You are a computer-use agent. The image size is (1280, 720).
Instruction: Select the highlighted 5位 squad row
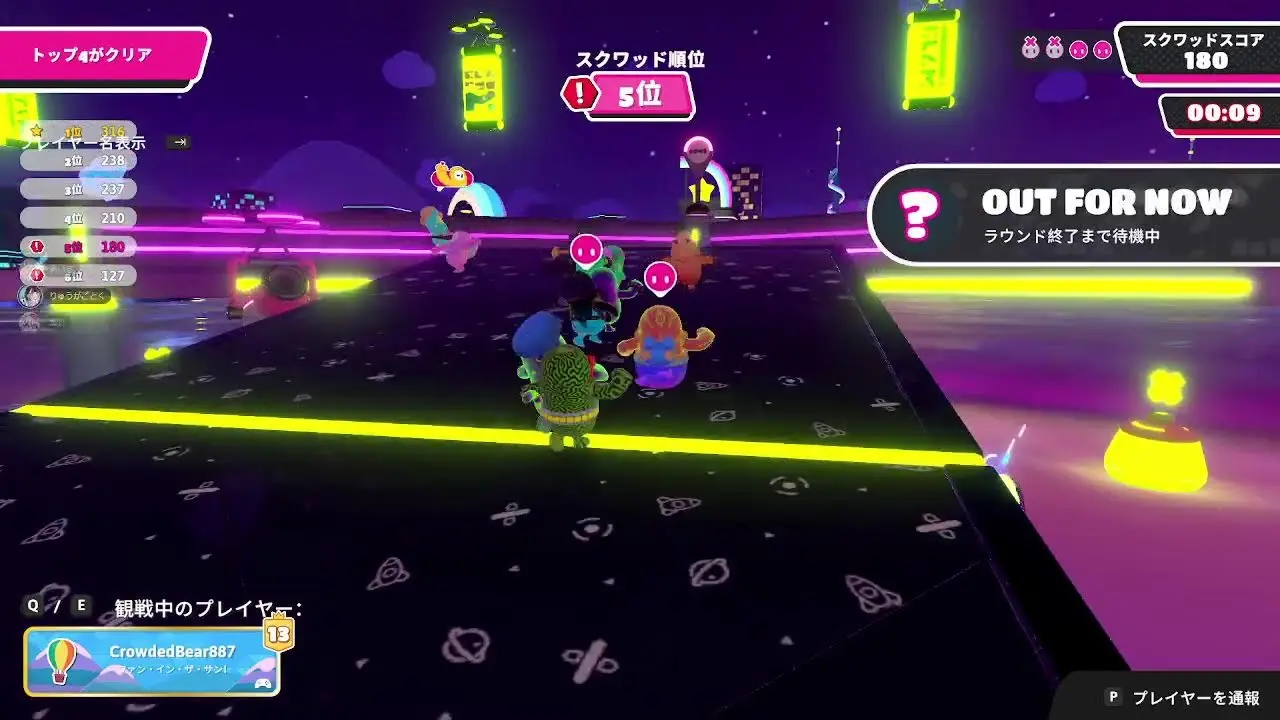[80, 246]
